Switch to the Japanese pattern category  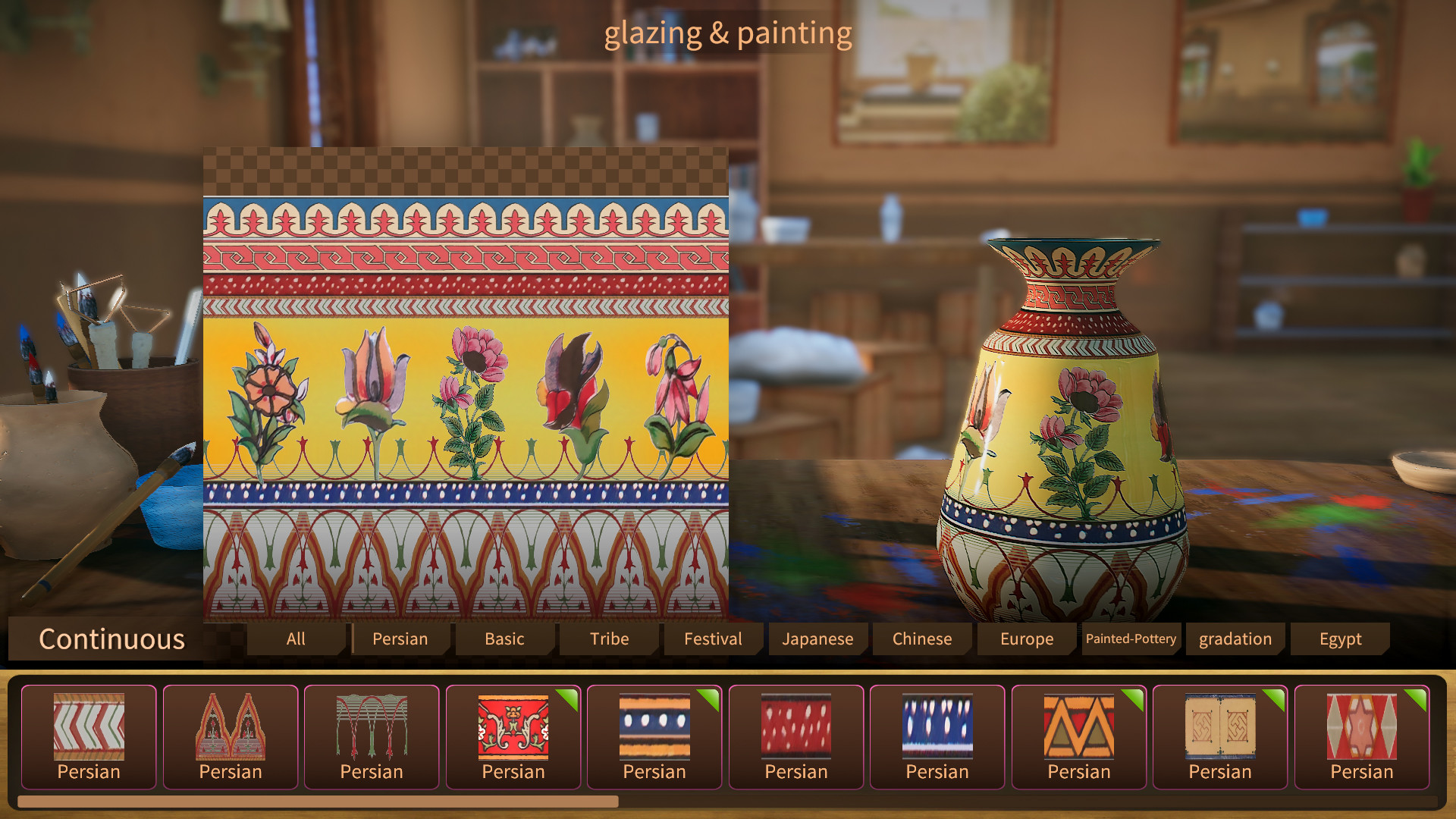tap(817, 639)
